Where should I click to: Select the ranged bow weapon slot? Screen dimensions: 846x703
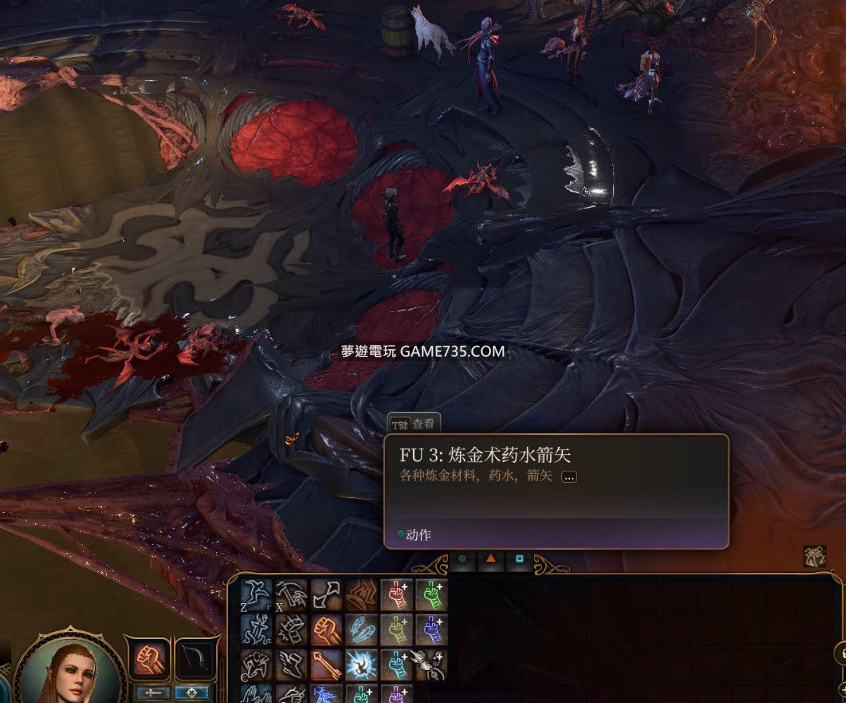point(196,659)
